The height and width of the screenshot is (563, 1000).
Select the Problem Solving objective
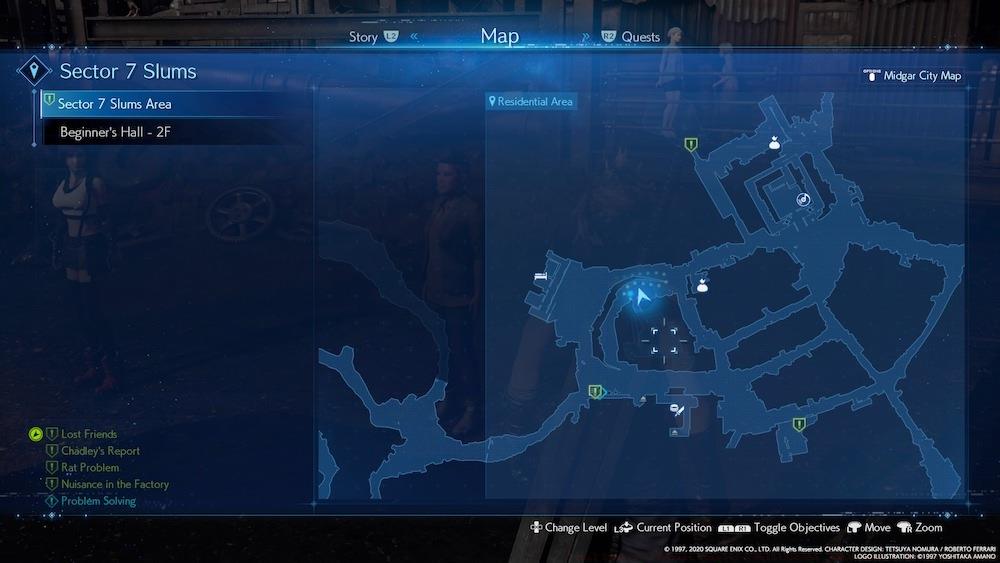point(98,500)
